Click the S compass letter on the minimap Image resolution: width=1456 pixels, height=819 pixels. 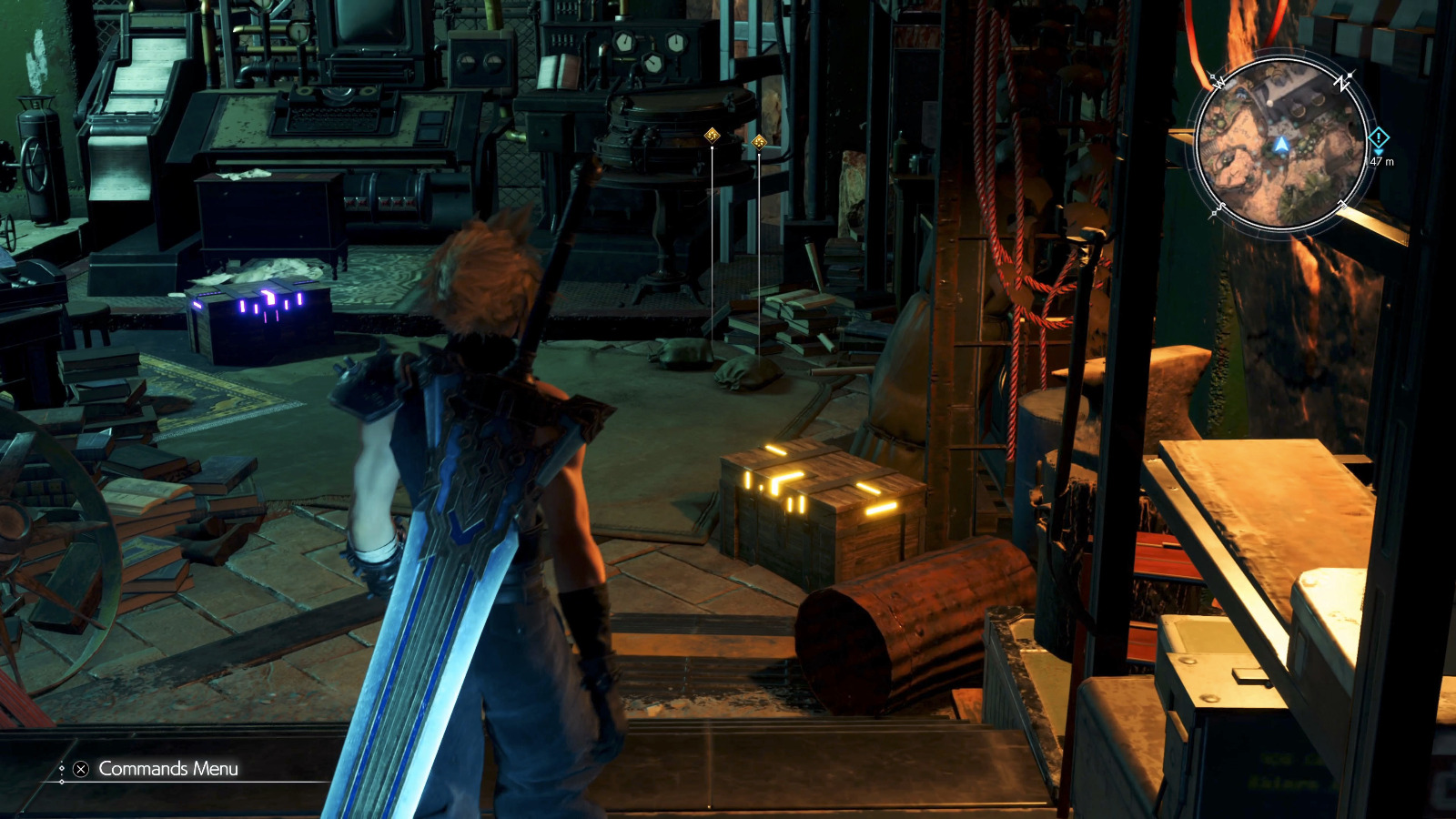[x=1221, y=207]
